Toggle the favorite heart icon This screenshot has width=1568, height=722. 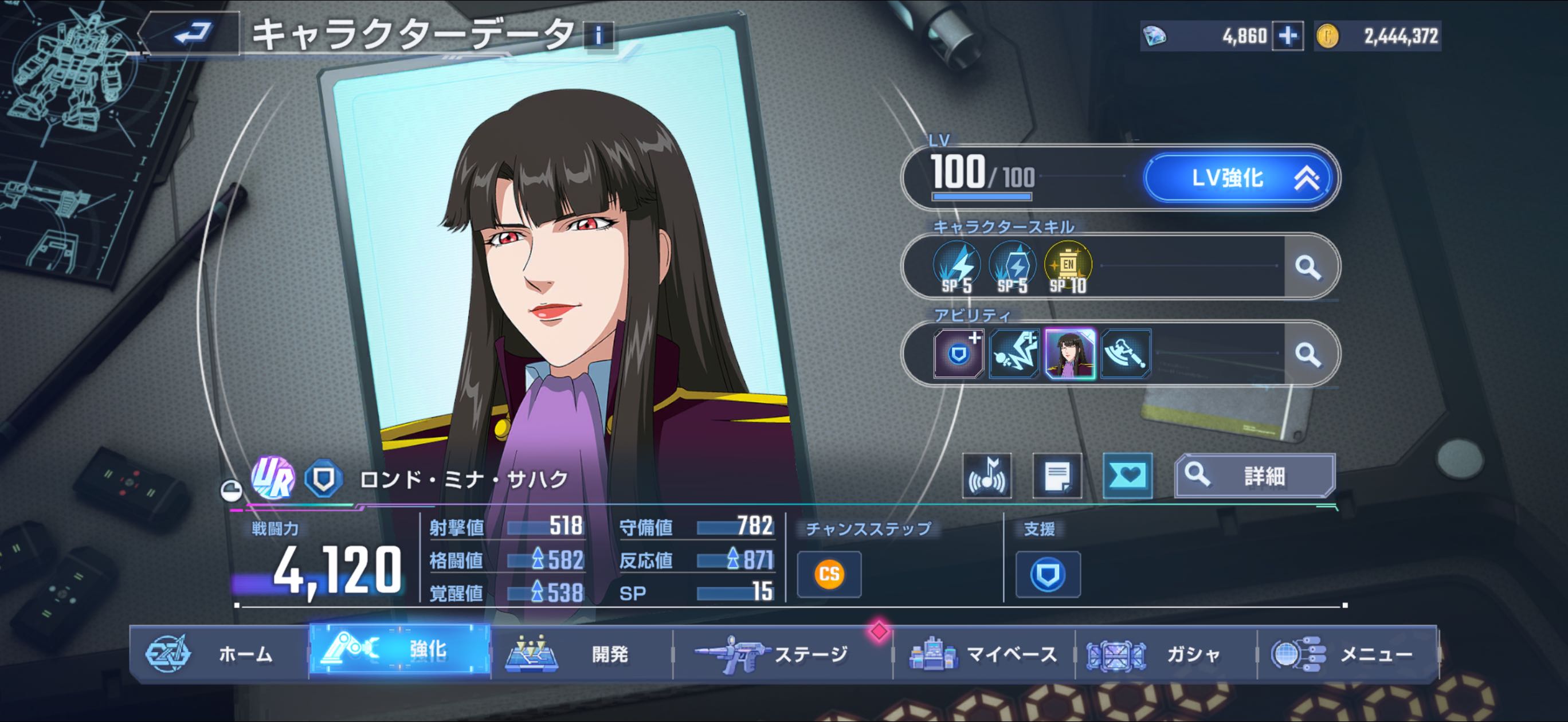(1127, 476)
